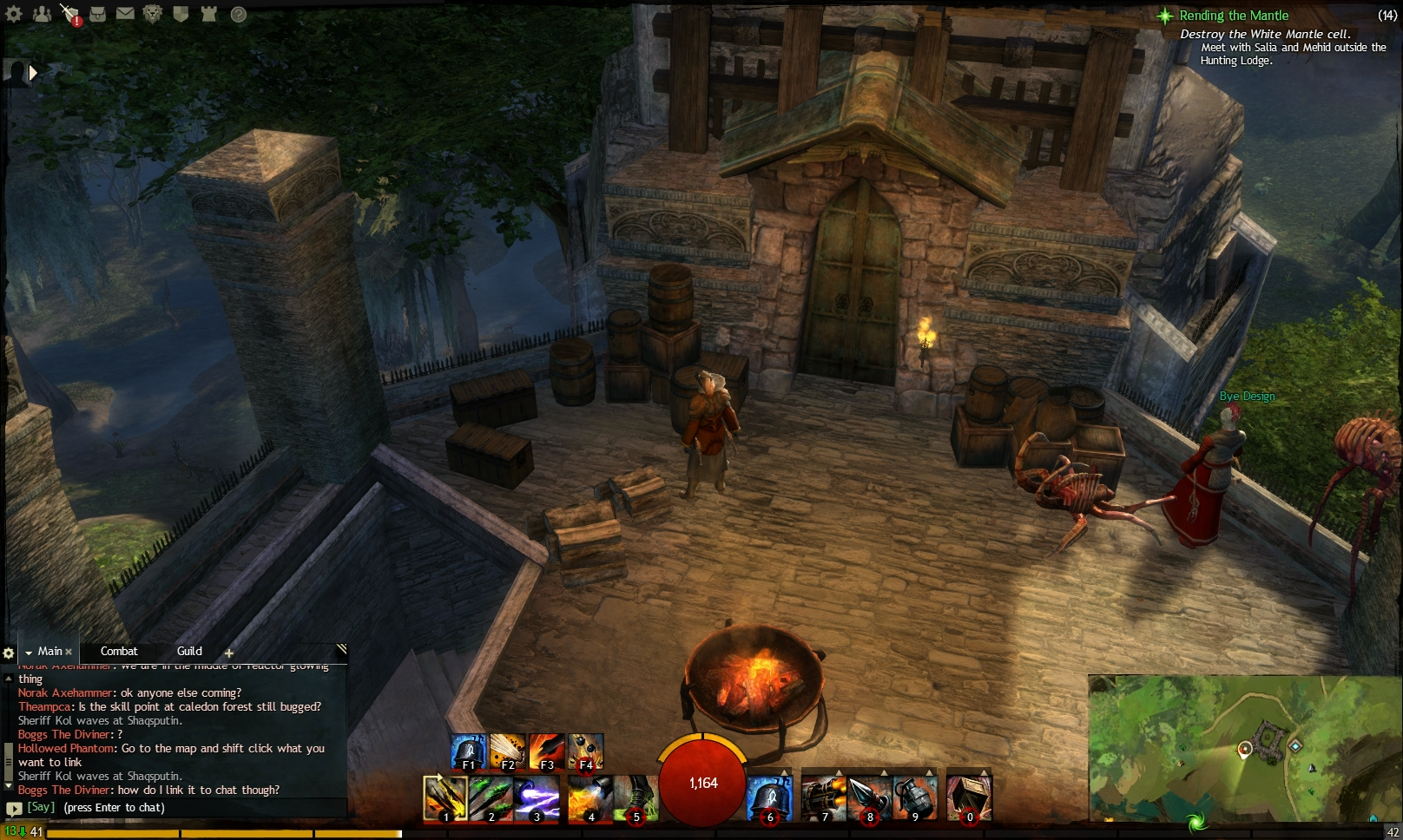The width and height of the screenshot is (1403, 840).
Task: Cast the healing skill in slot 6
Action: point(769,797)
